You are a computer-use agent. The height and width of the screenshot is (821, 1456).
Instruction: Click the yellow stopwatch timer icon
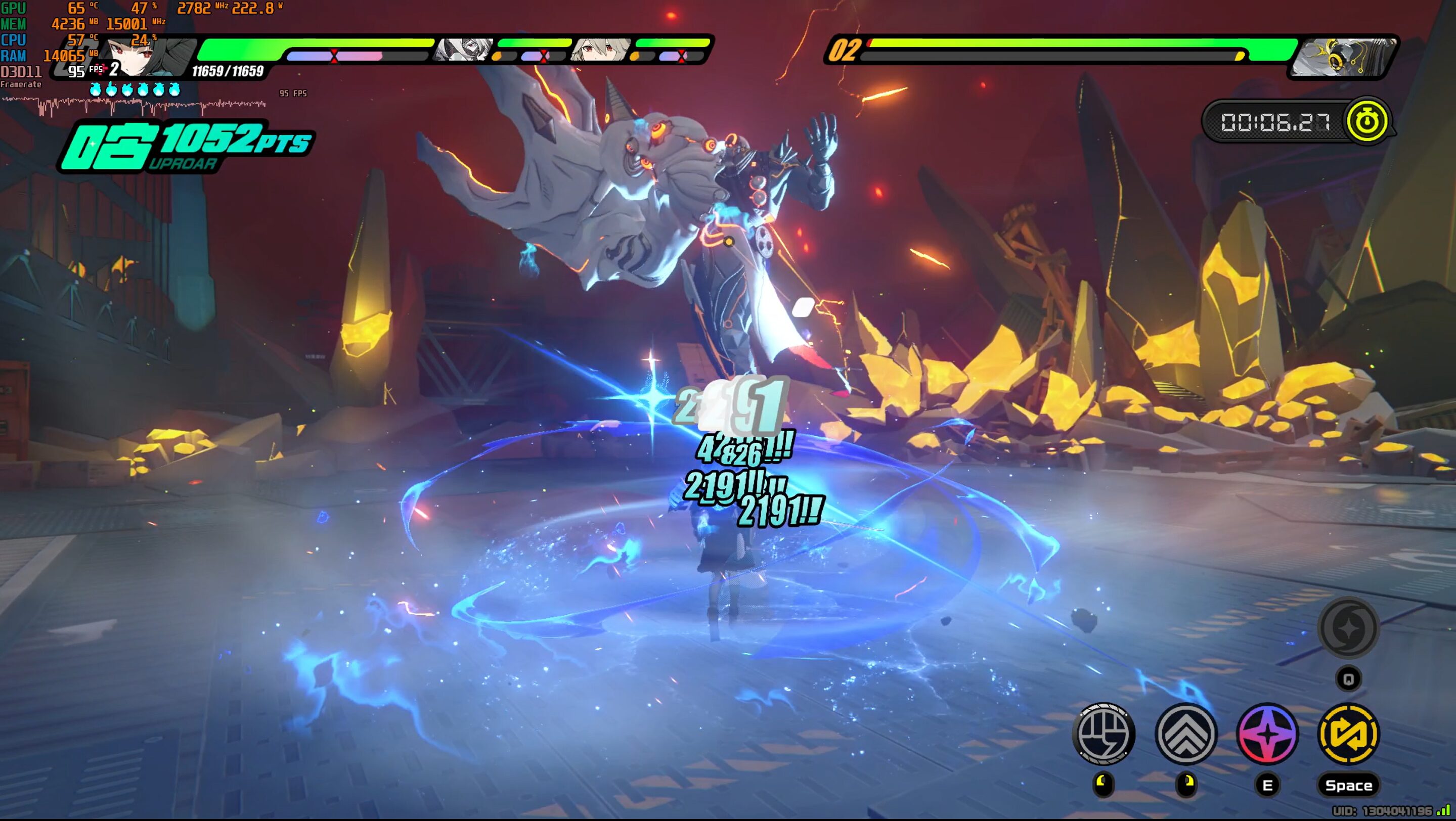point(1366,121)
